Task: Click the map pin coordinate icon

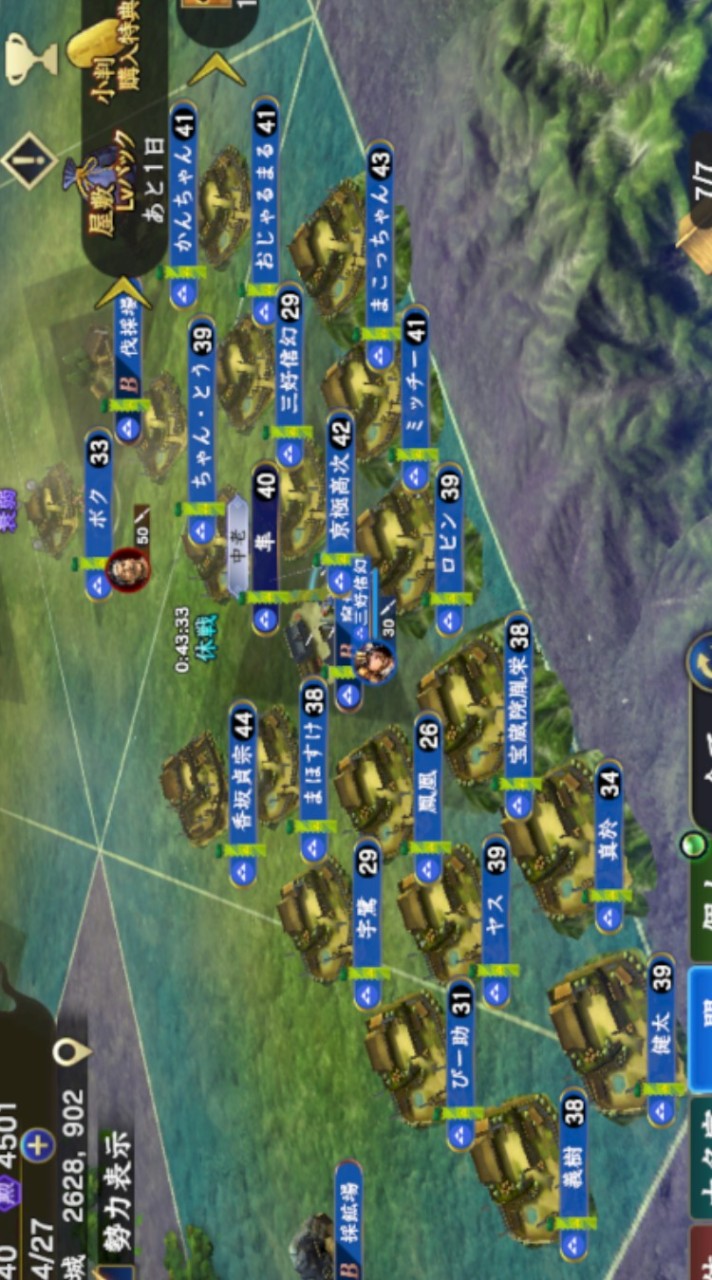Action: point(72,1051)
